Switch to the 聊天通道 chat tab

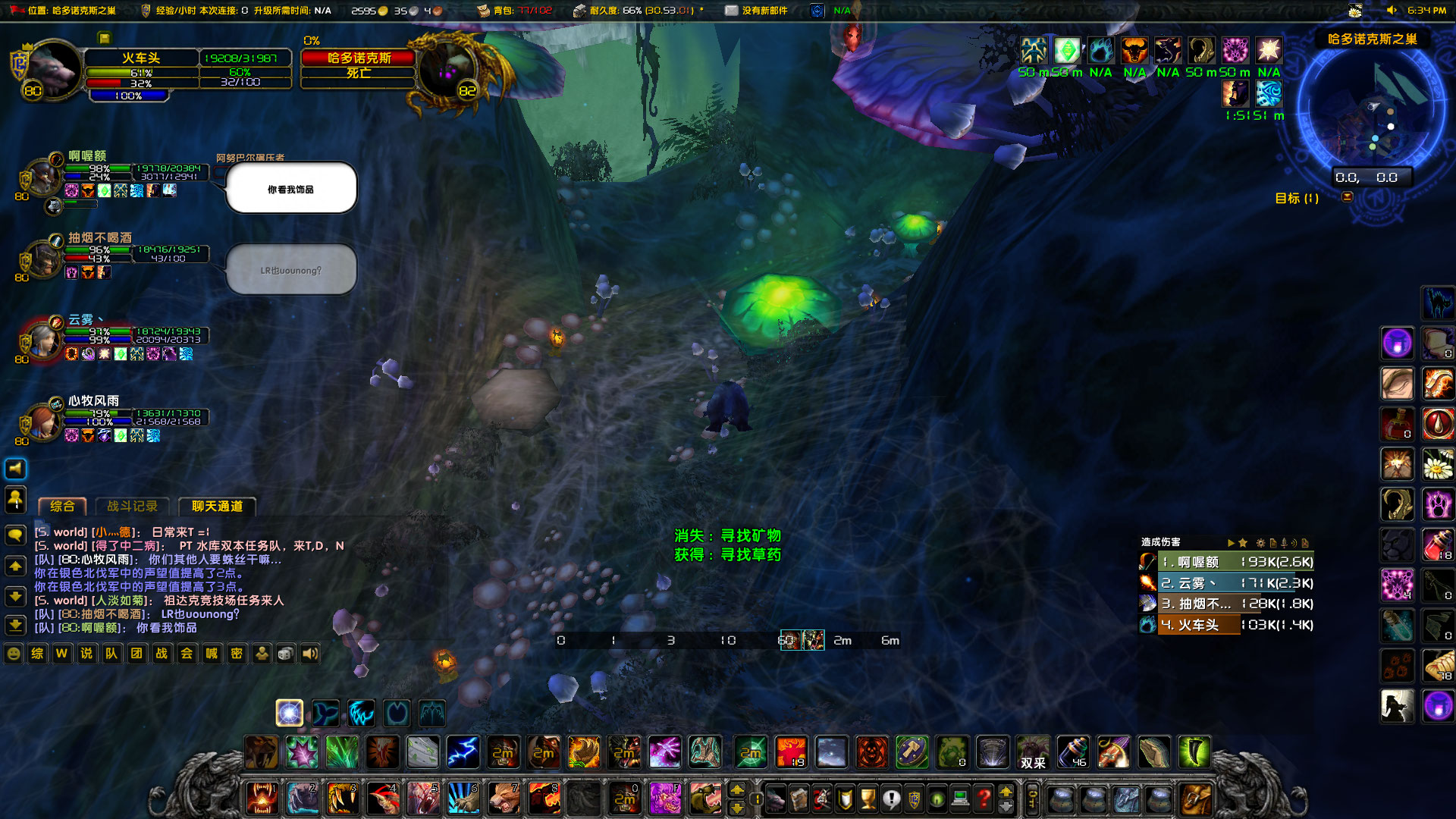[217, 507]
